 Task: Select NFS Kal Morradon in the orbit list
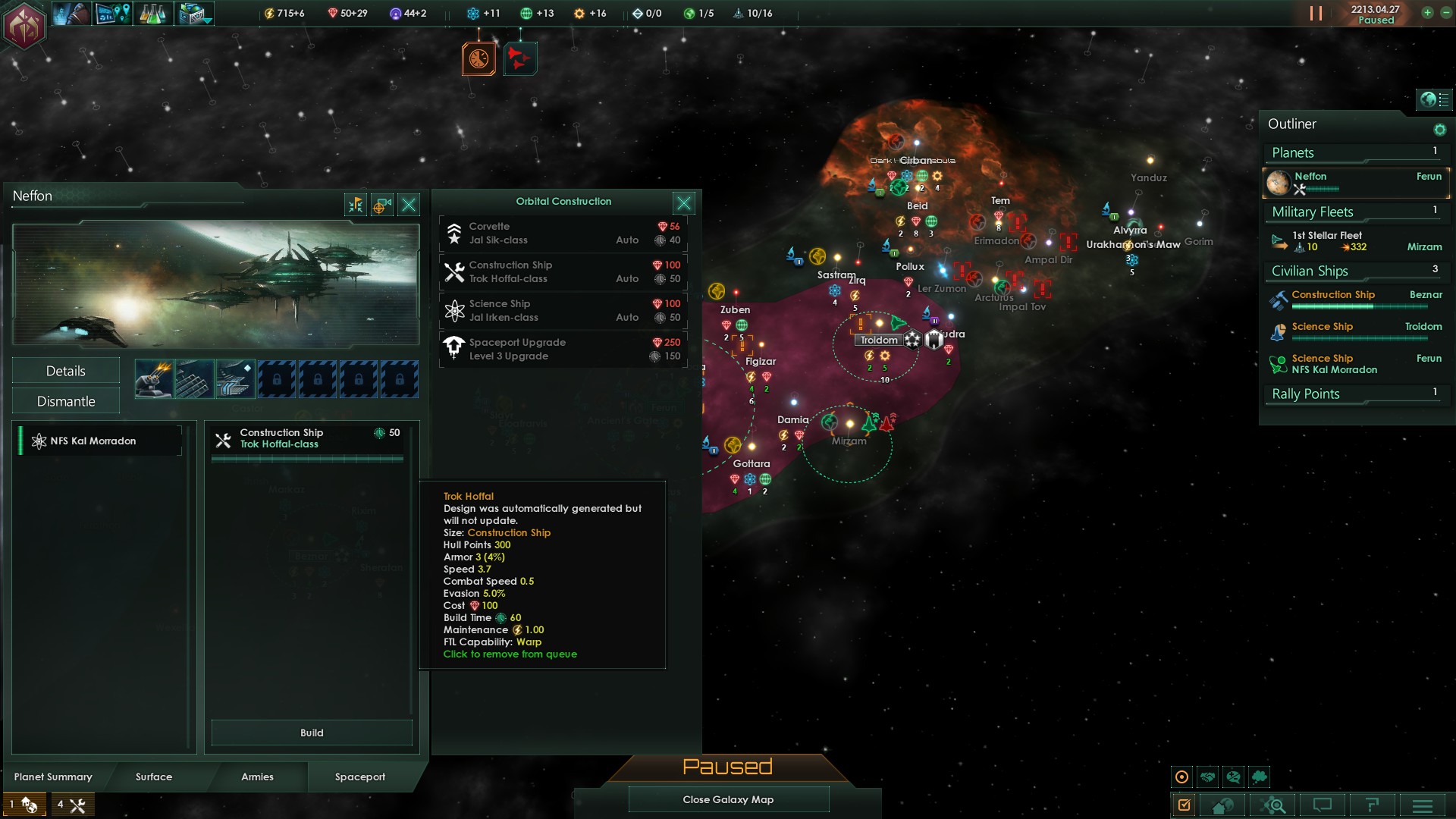tap(99, 441)
